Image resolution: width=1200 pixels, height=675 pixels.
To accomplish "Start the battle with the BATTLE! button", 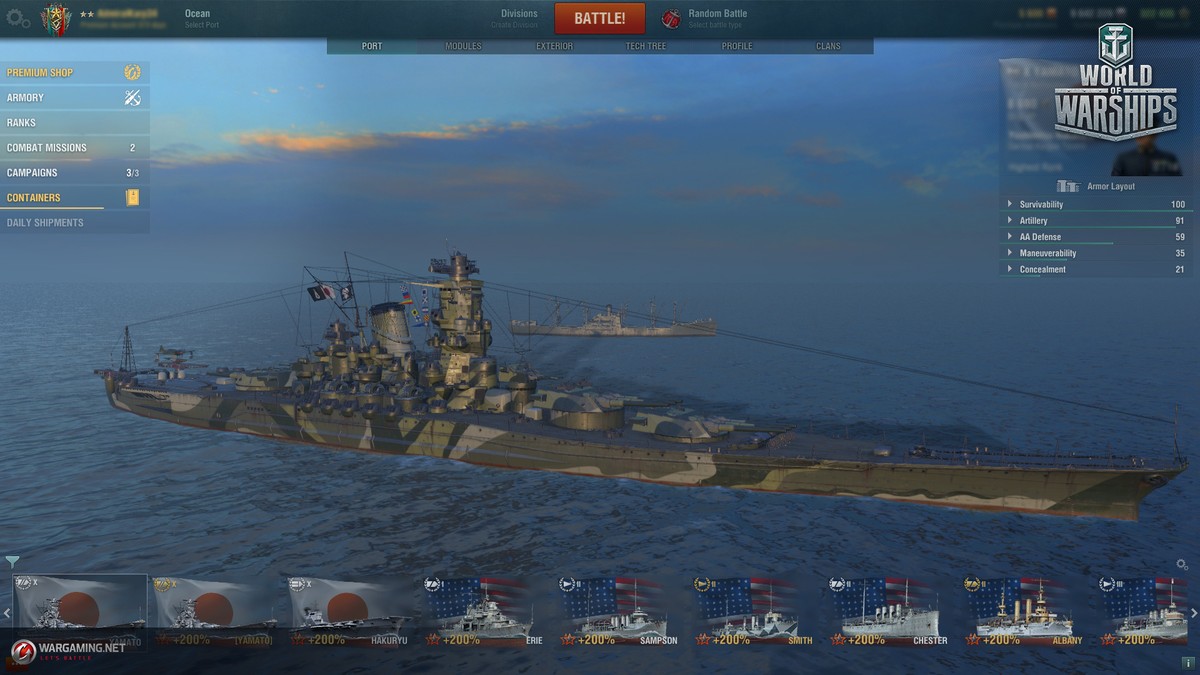I will click(x=600, y=19).
